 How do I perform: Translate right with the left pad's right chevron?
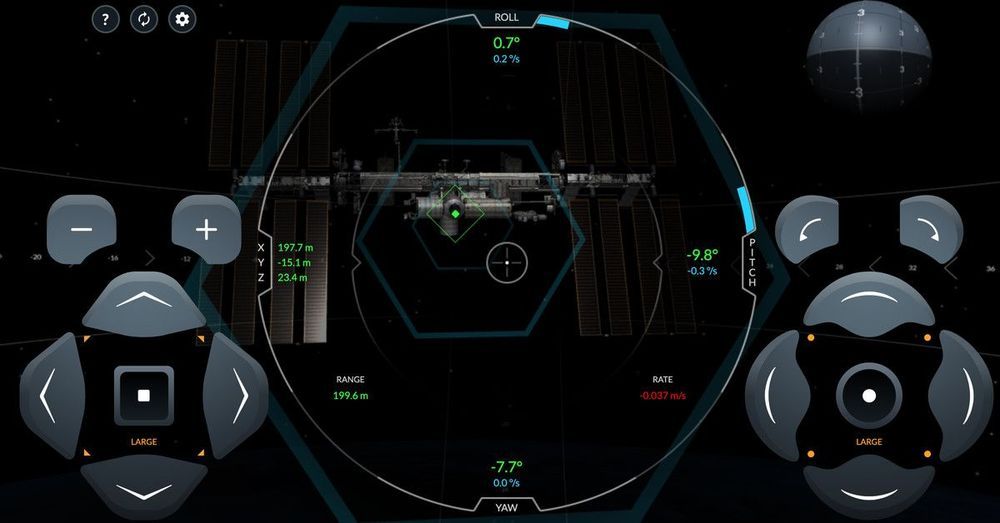[238, 395]
